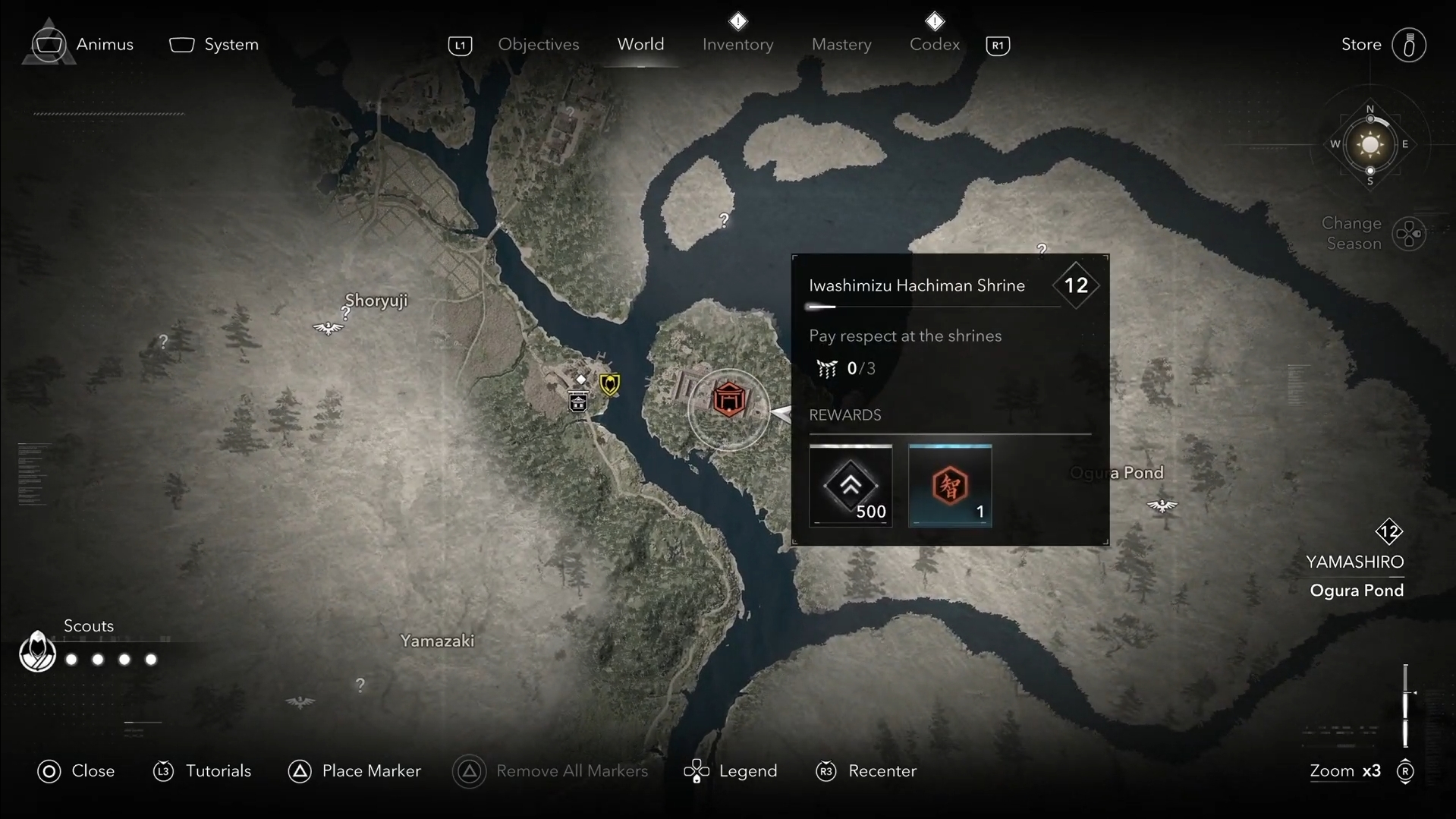Viewport: 1456px width, 819px height.
Task: Click the Shoryuji viewpoint eagle marker
Action: coord(328,328)
